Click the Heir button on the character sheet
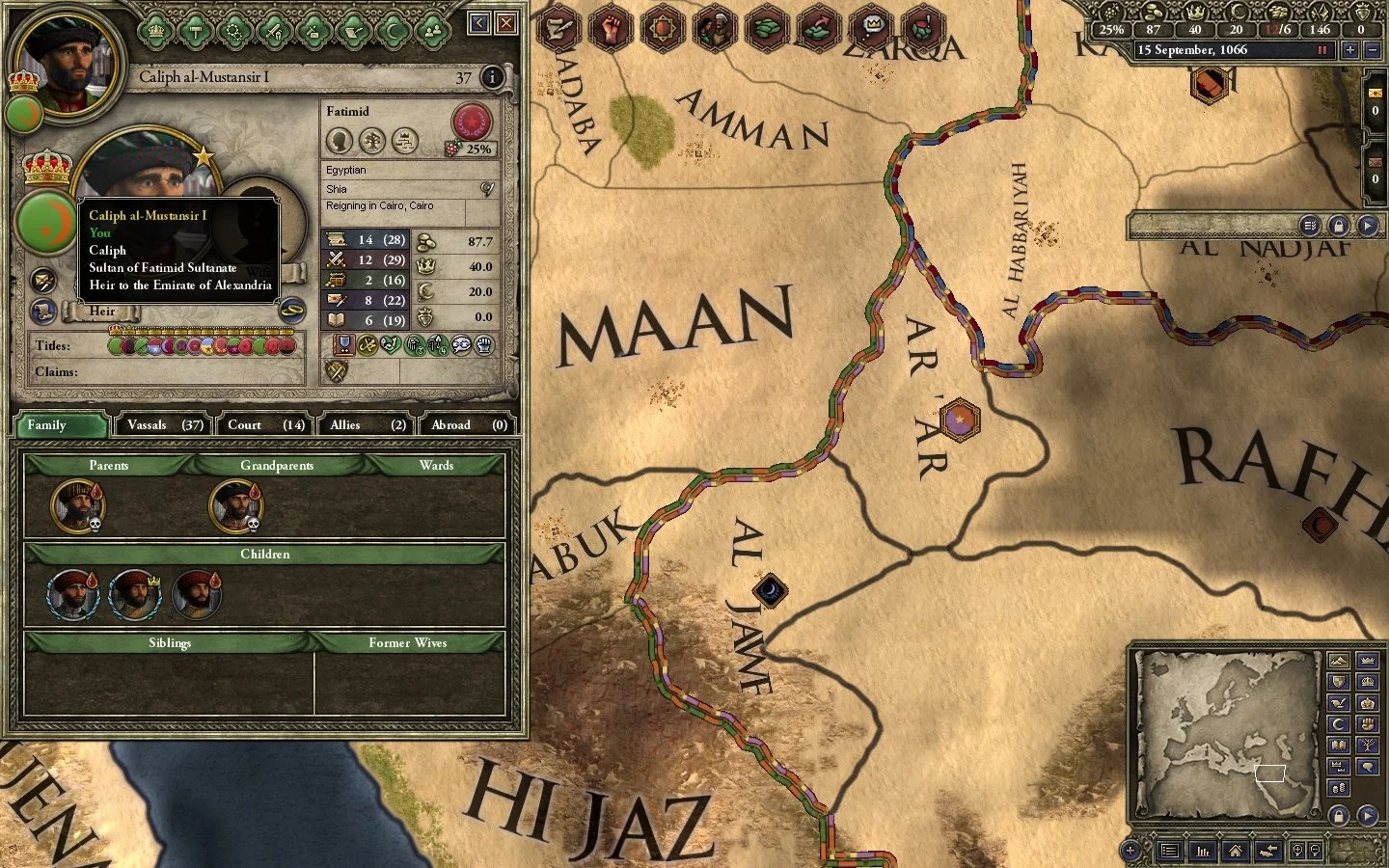 (x=100, y=311)
